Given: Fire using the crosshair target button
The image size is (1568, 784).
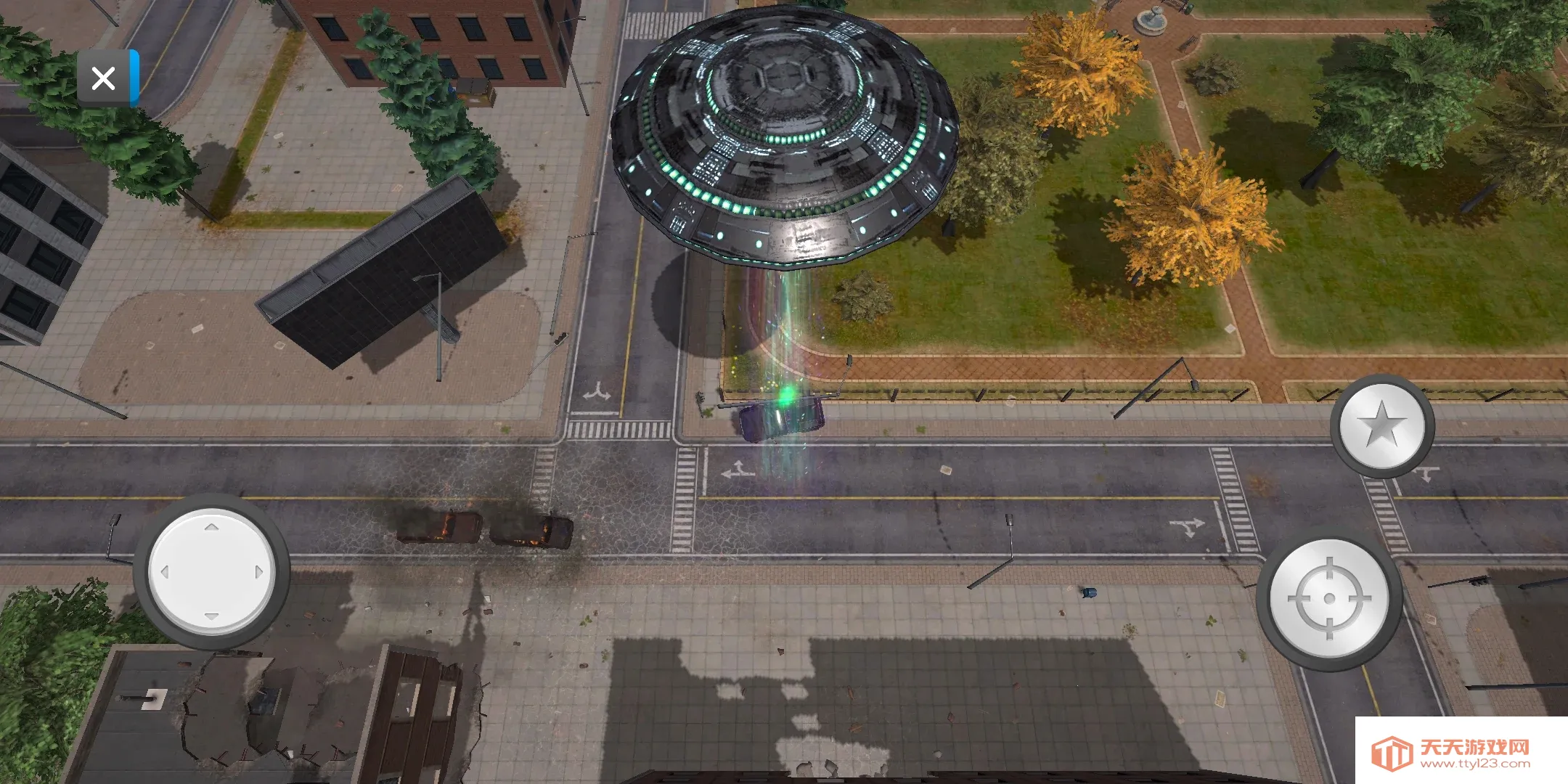Looking at the screenshot, I should coord(1329,598).
